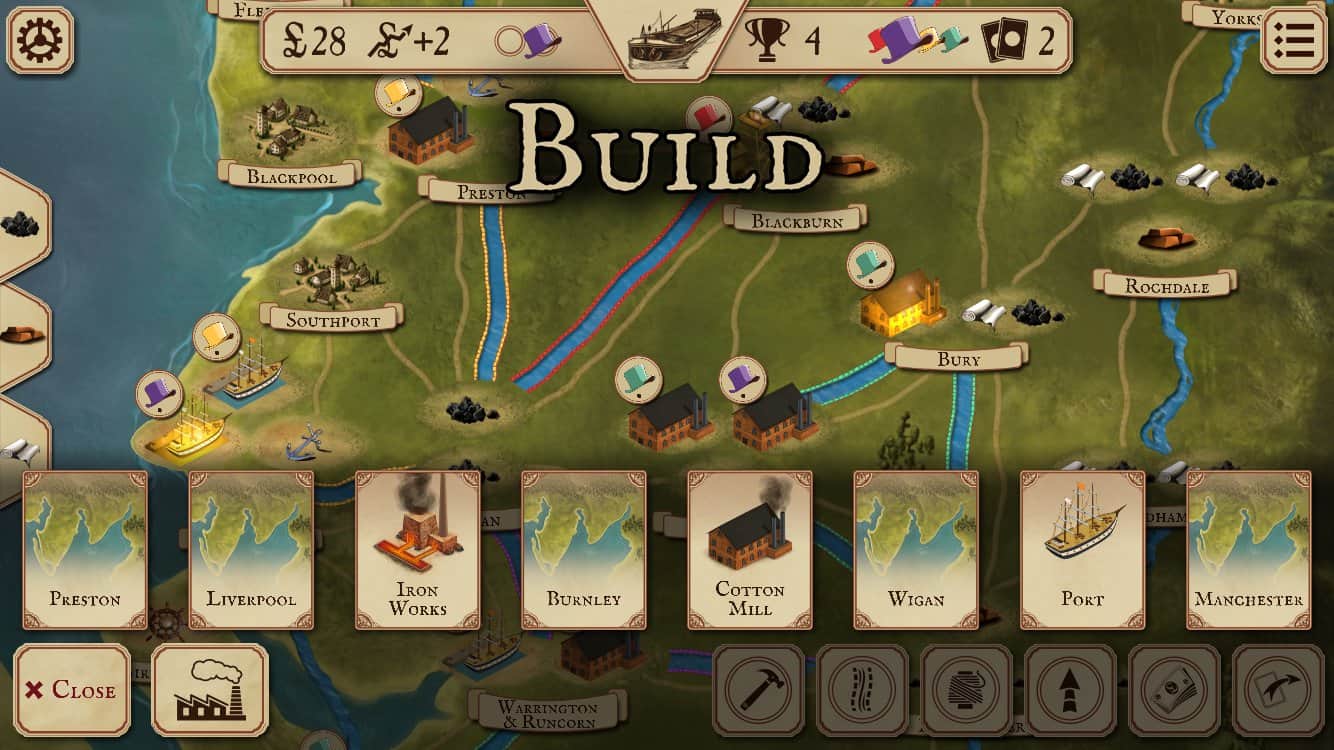
Task: Select the Sell Cotton yarn action
Action: (967, 690)
